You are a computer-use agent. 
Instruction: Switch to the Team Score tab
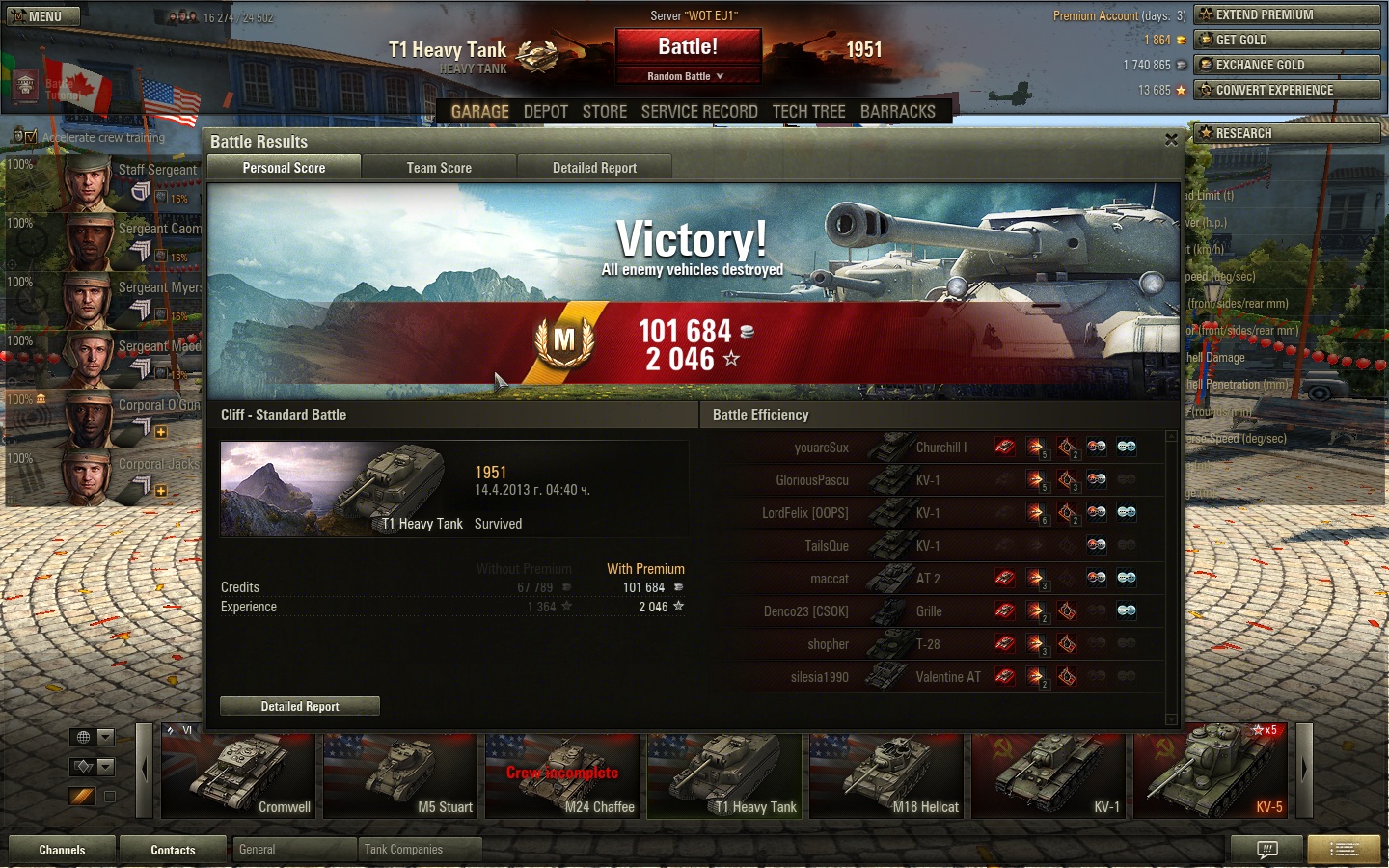(x=439, y=168)
